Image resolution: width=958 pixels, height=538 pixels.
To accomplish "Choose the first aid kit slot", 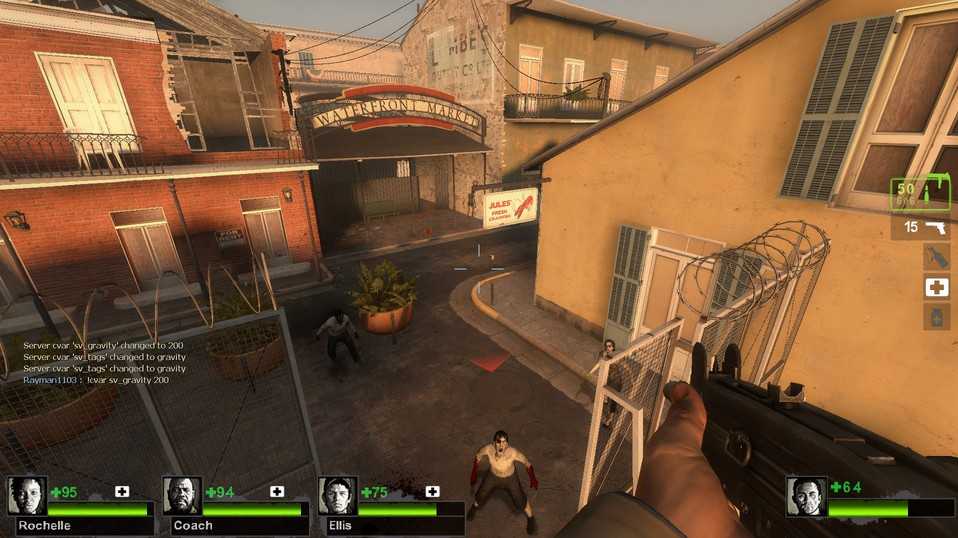I will coord(936,287).
